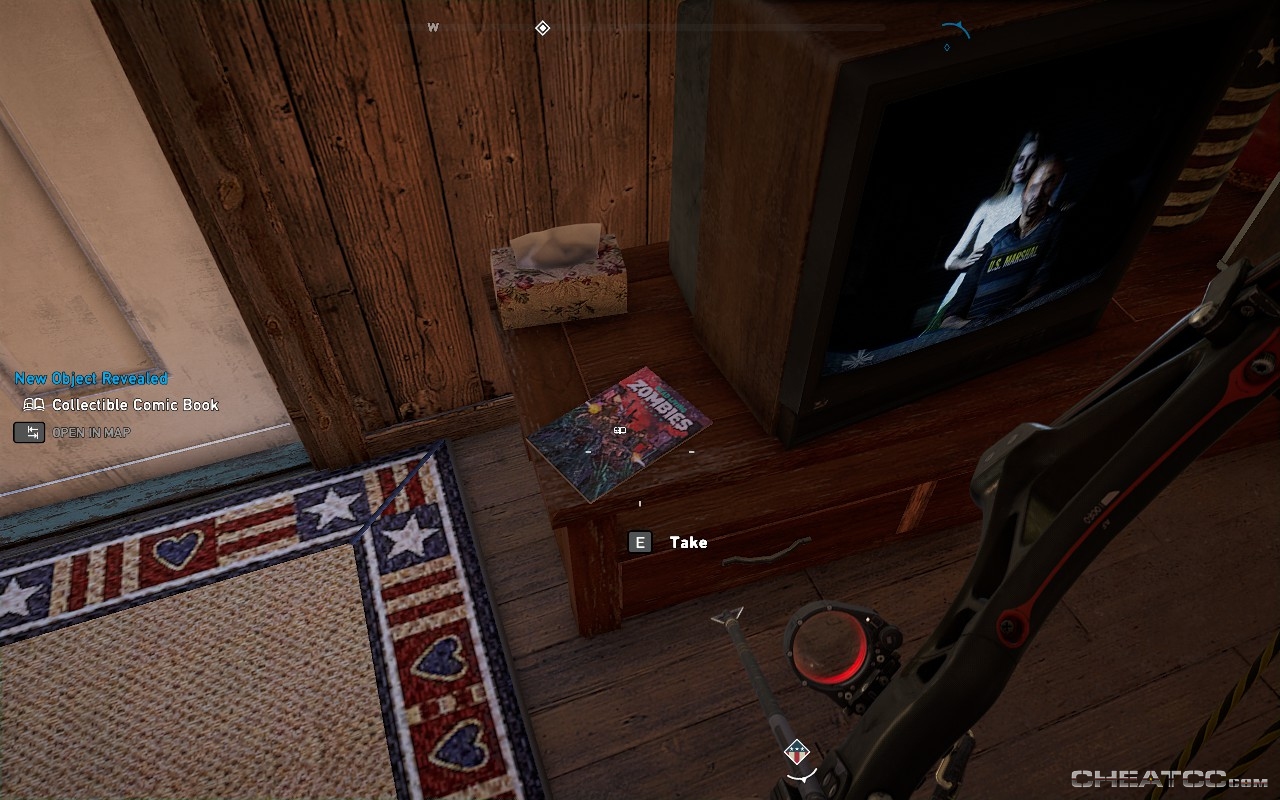Click the book icon in the world marker overlay
This screenshot has height=800, width=1280.
(x=618, y=430)
